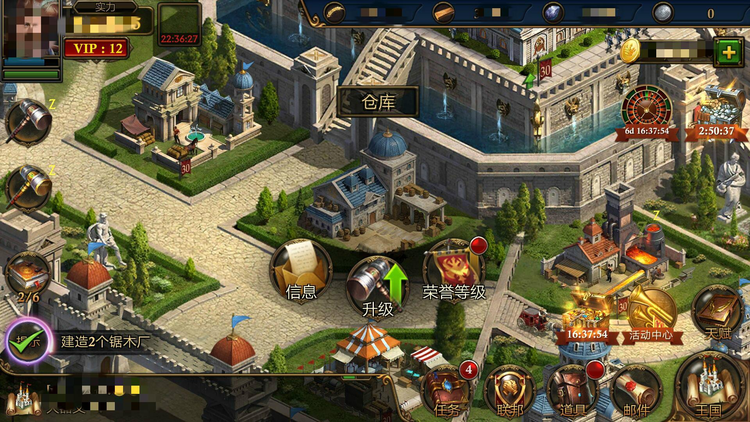The image size is (750, 422).
Task: Go to the 王国 kingdom map
Action: tap(711, 385)
